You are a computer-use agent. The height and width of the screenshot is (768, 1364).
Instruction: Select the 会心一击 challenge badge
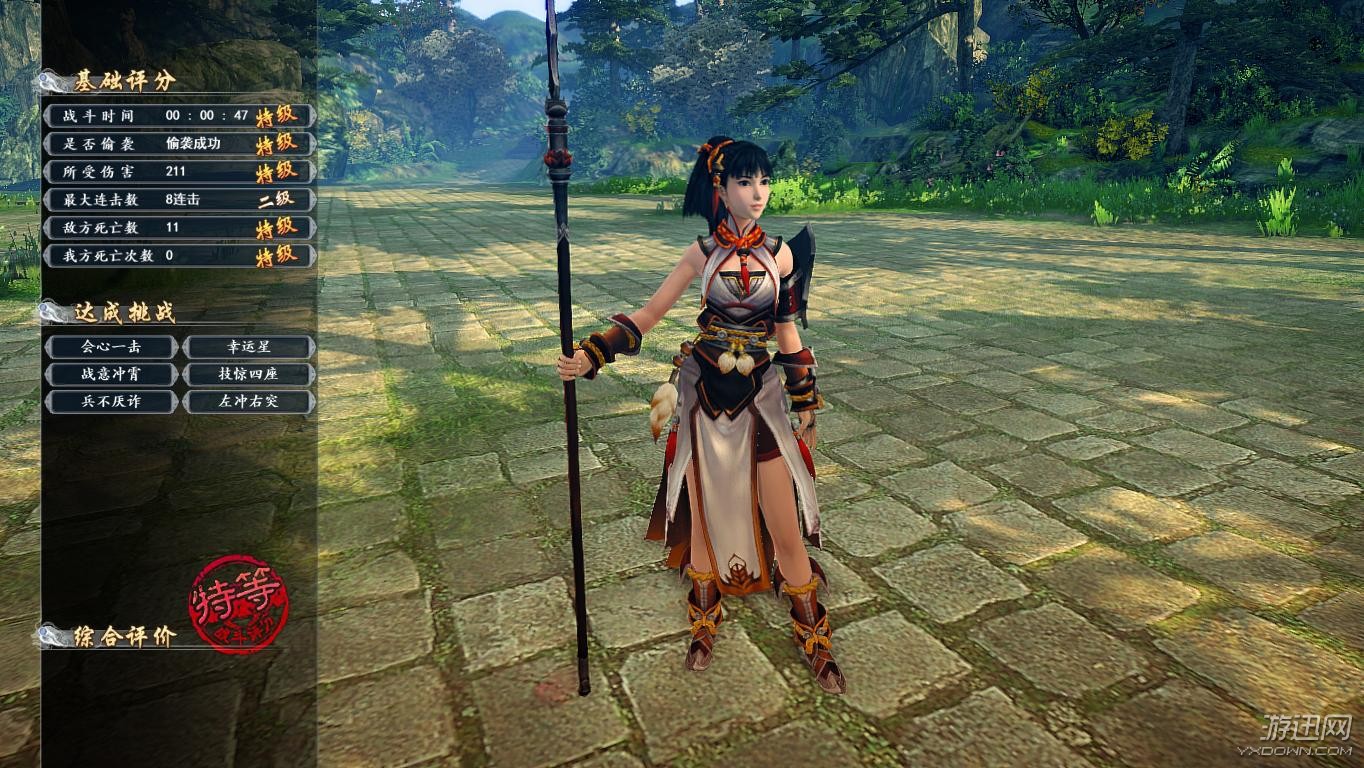tap(111, 347)
